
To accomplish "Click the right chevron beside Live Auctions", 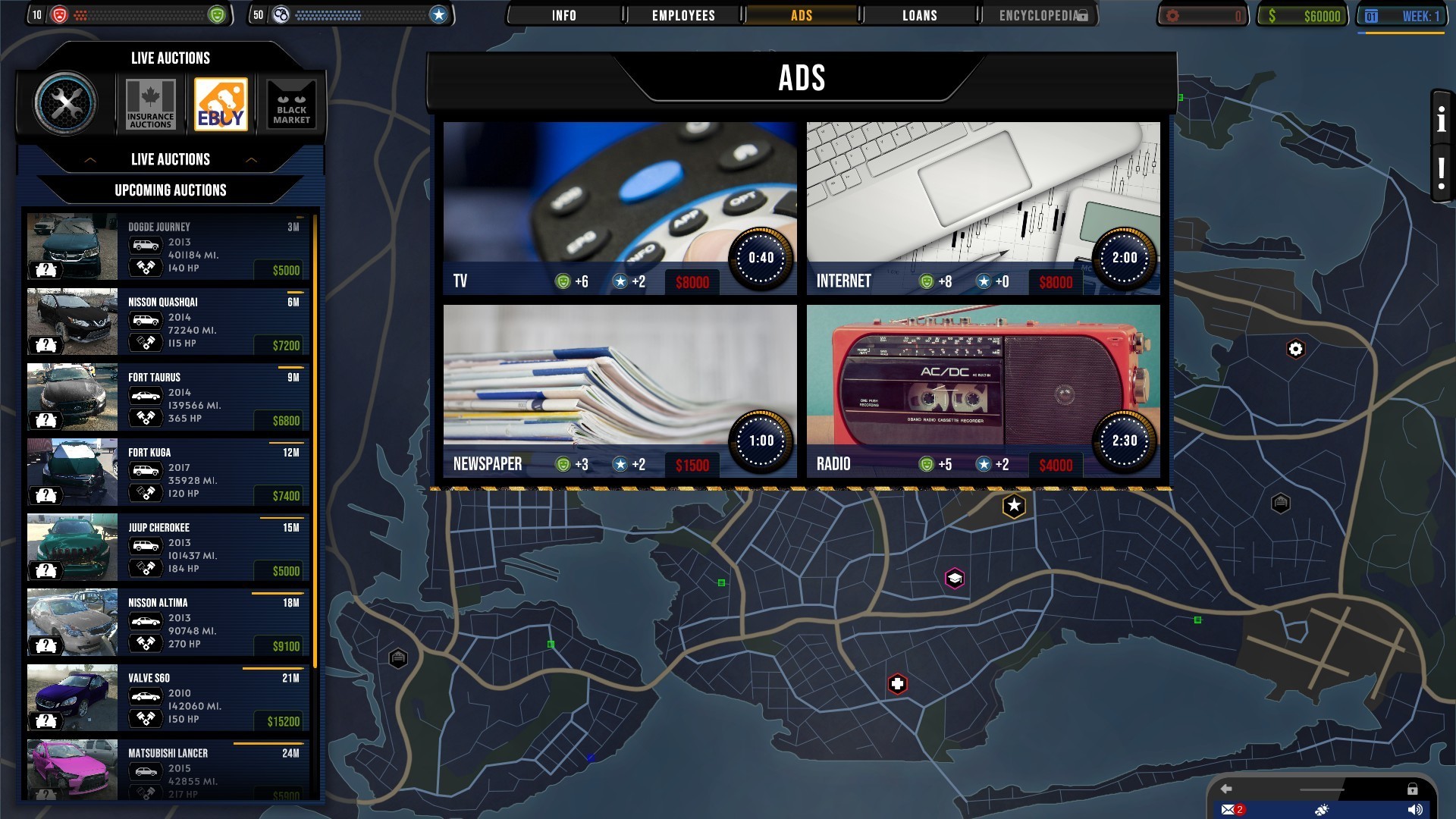I will [253, 159].
